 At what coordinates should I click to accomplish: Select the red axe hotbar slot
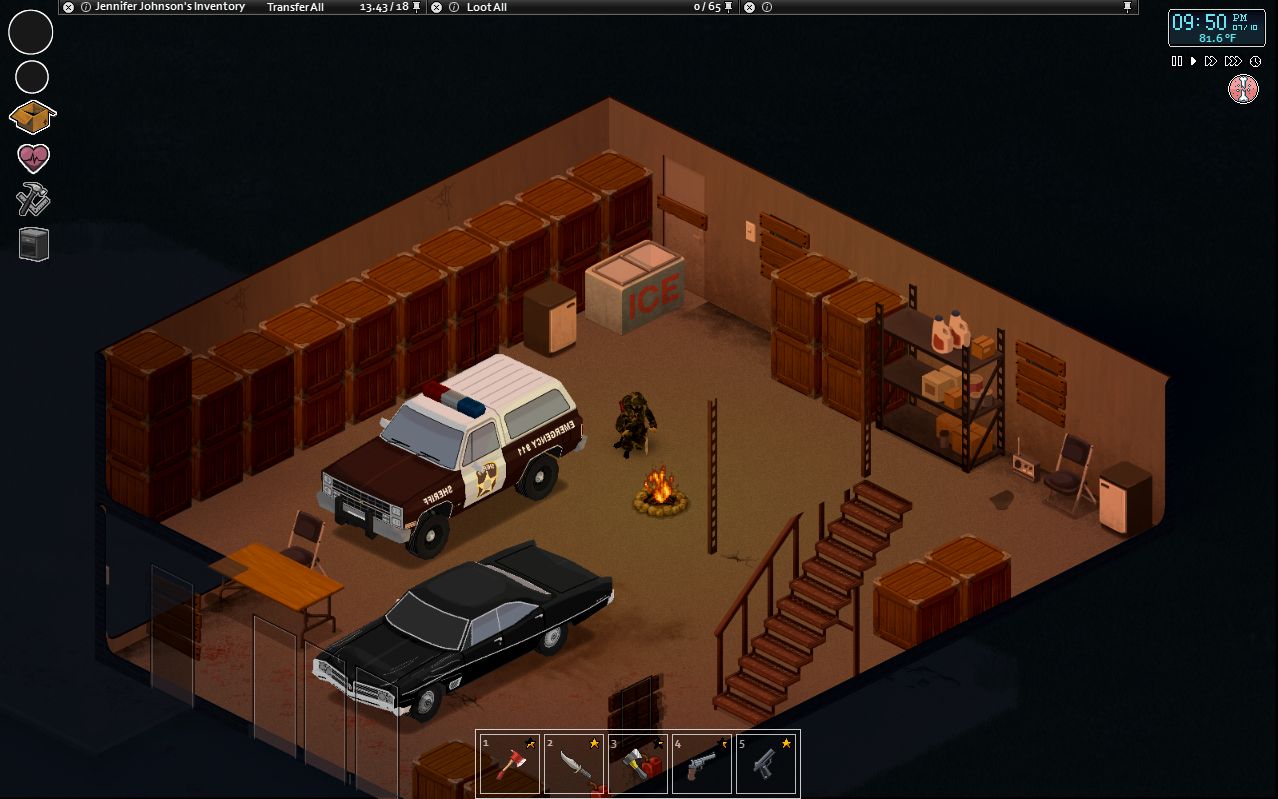coord(510,764)
